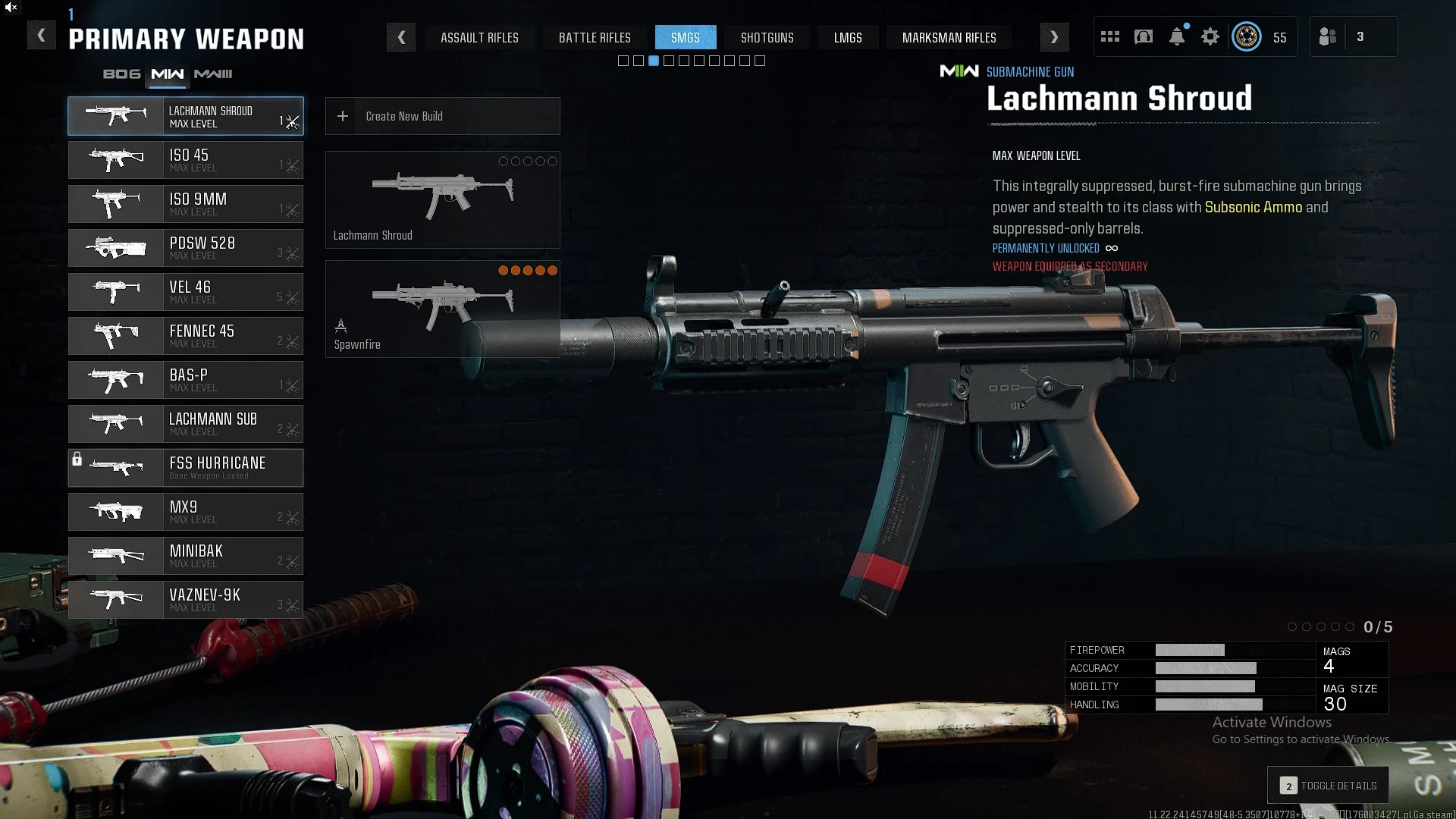Choose the PDSW 528 from the list

tap(186, 248)
